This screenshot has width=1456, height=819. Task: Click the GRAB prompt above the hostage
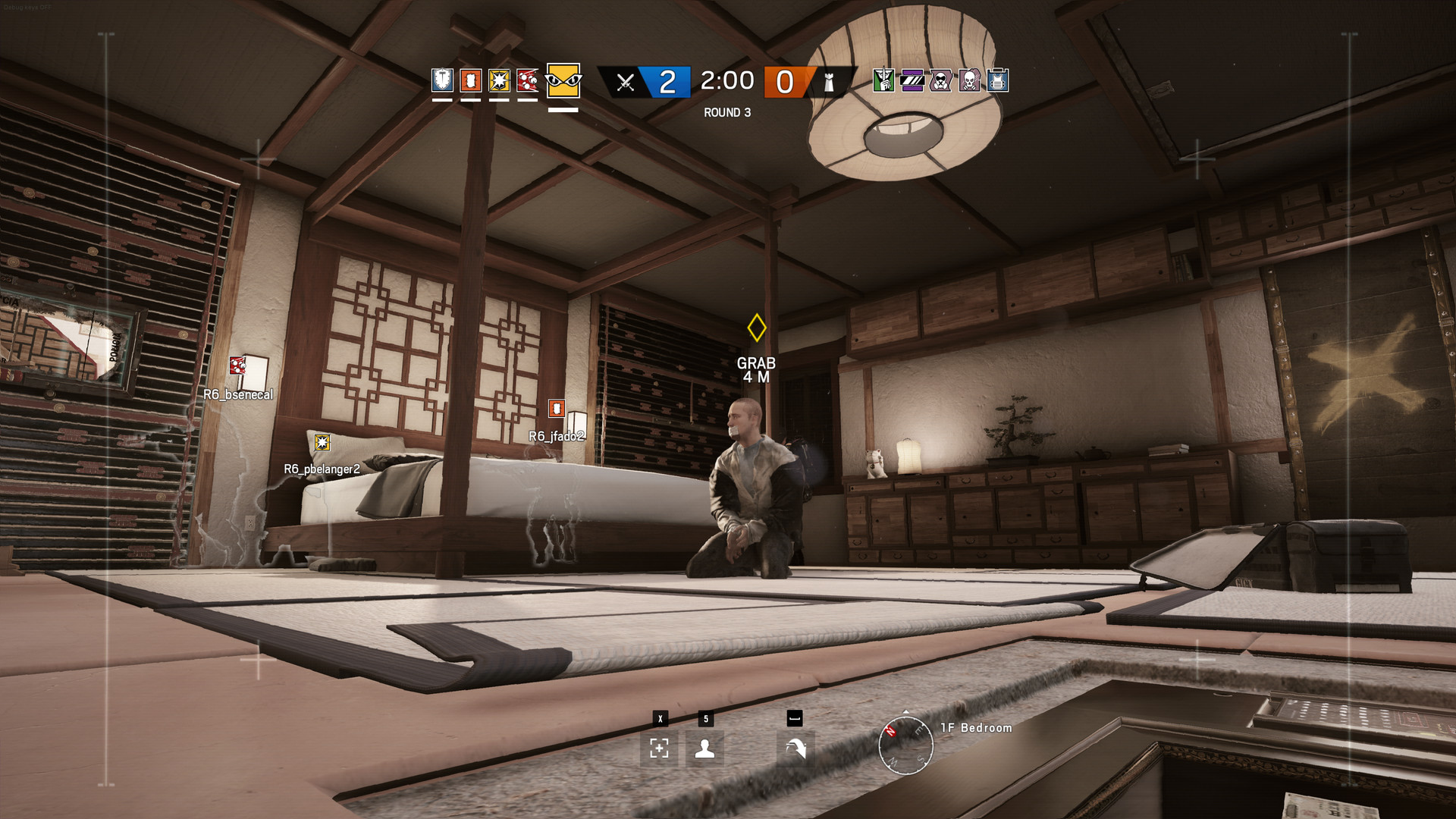[756, 364]
